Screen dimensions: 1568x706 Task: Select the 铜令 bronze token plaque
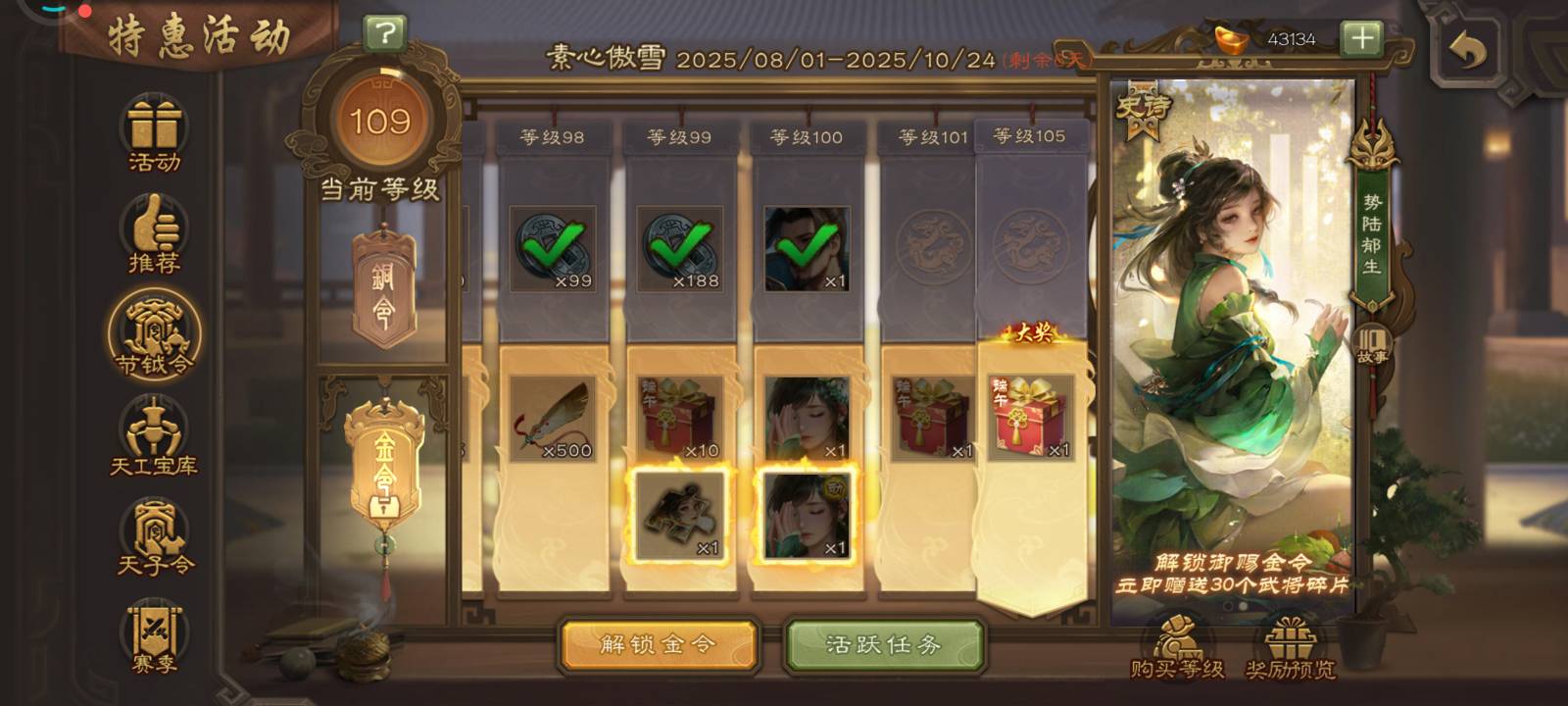[383, 289]
